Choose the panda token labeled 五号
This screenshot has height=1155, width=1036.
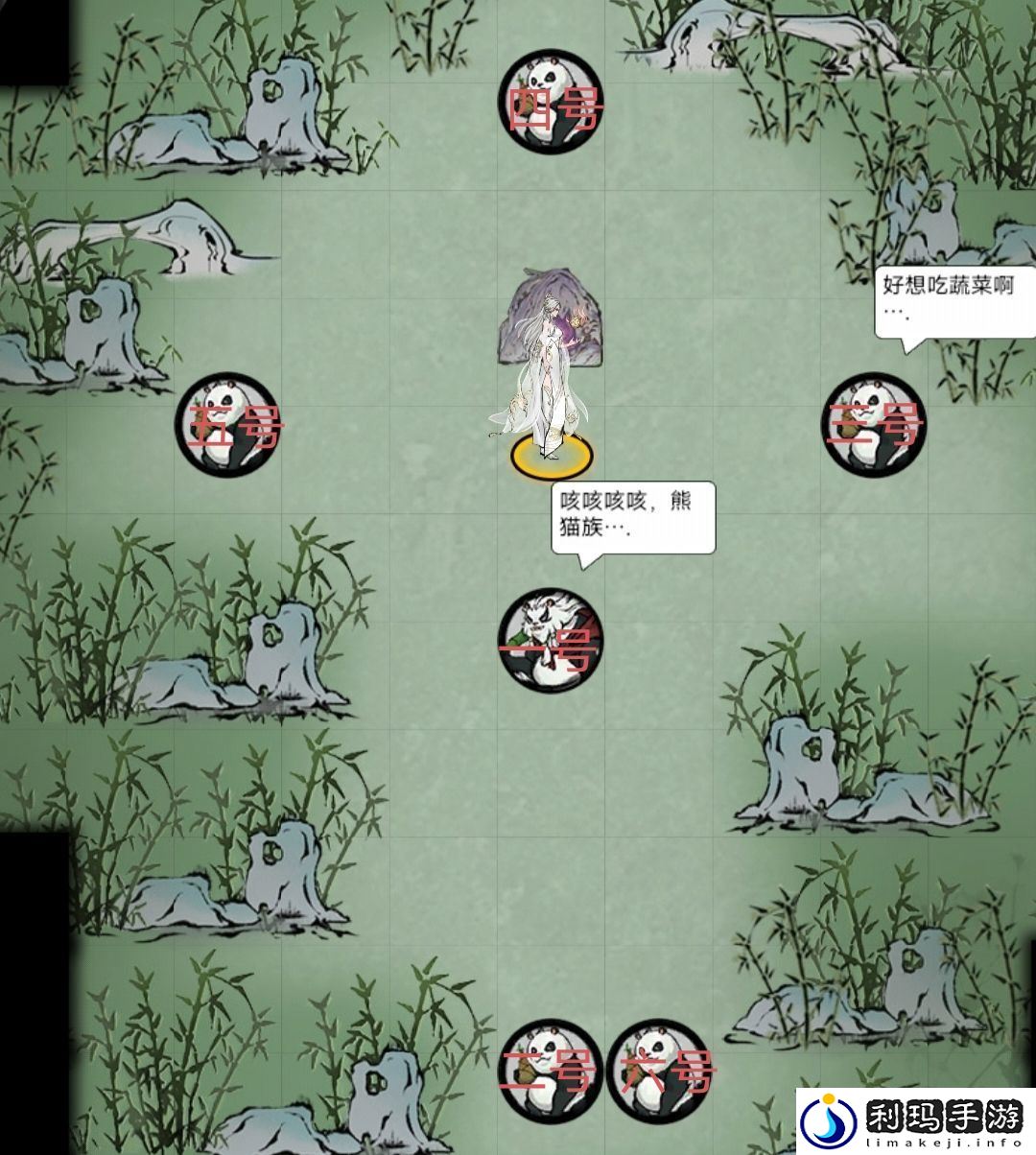tap(225, 425)
